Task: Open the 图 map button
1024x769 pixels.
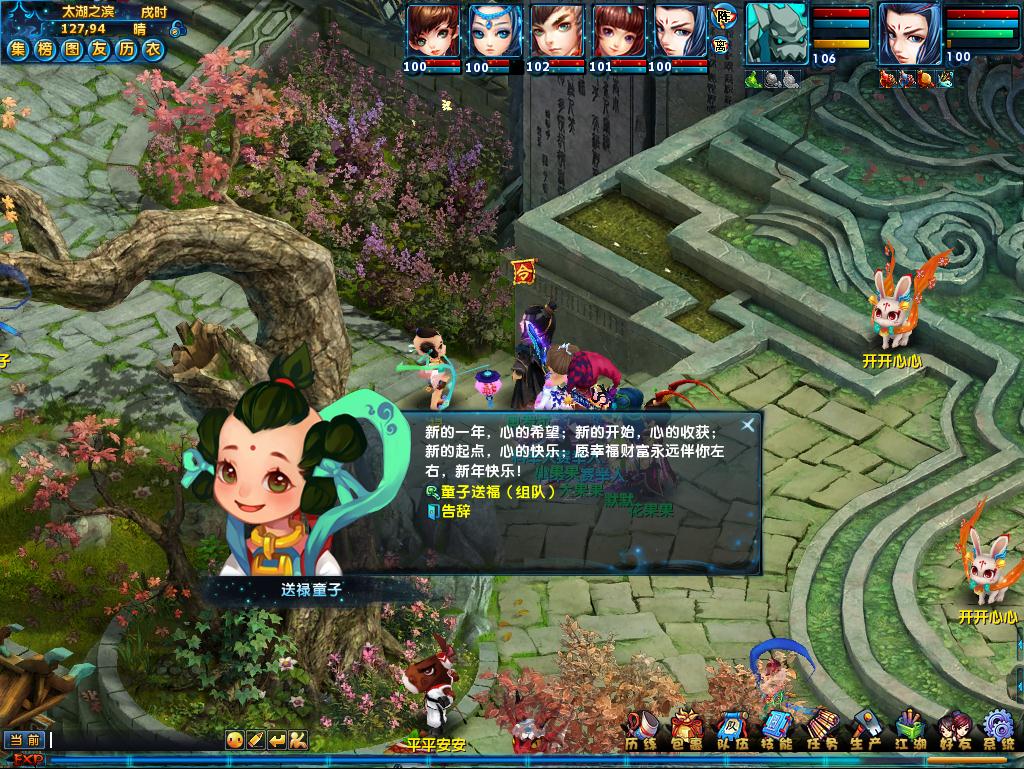Action: (x=72, y=49)
